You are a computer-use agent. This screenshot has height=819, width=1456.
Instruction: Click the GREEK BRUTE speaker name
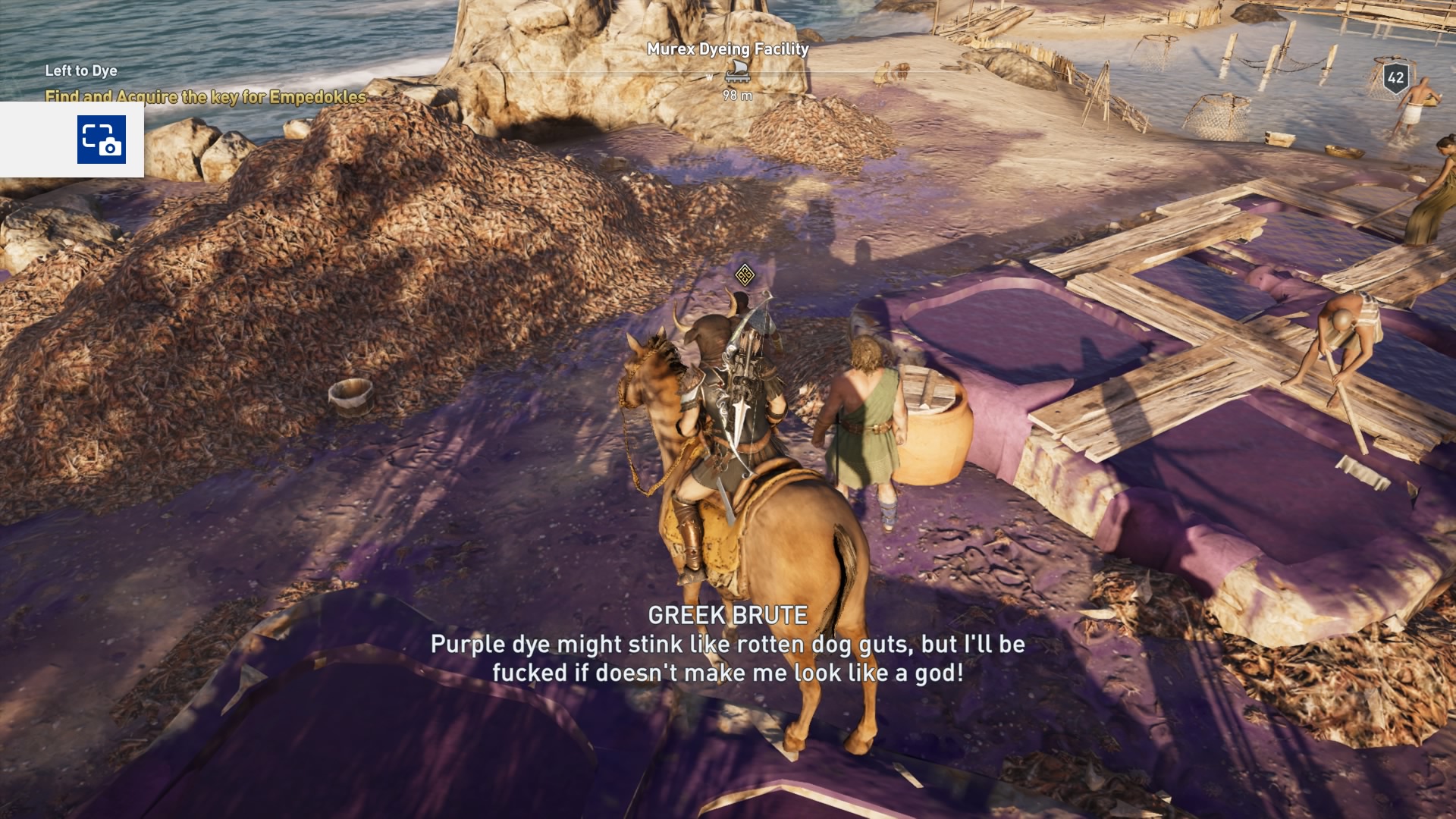pos(728,617)
